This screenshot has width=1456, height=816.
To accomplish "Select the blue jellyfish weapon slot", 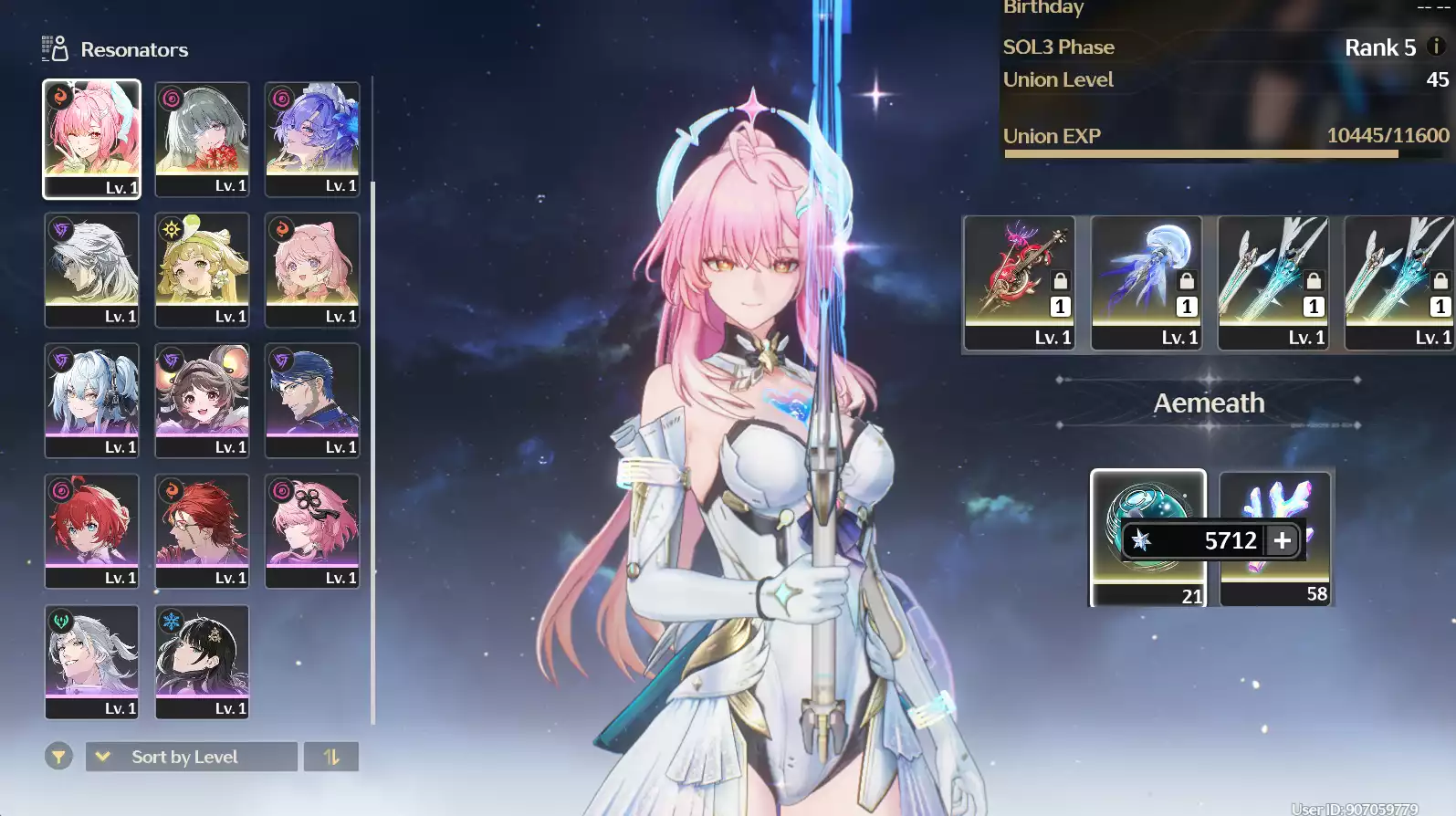I will coord(1147,282).
